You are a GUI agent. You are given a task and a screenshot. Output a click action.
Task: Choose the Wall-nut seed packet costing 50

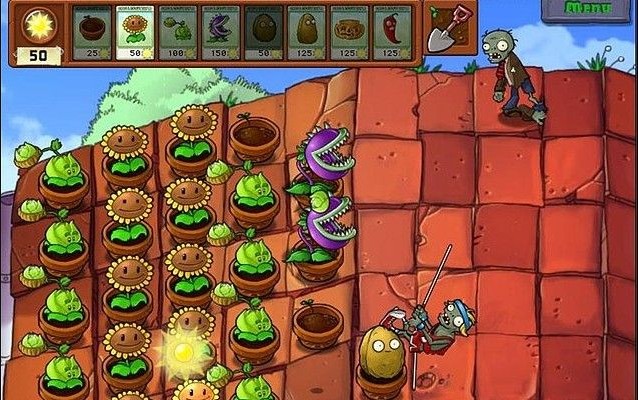coord(264,32)
